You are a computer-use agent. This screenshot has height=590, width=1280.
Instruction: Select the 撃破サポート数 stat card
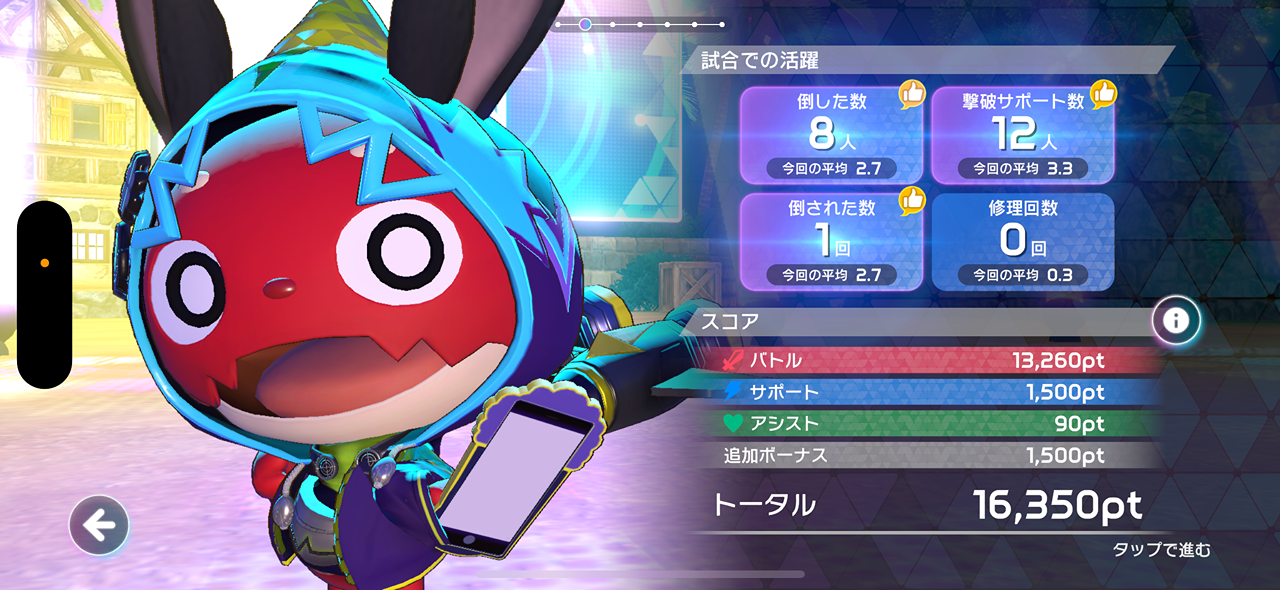pyautogui.click(x=1022, y=135)
